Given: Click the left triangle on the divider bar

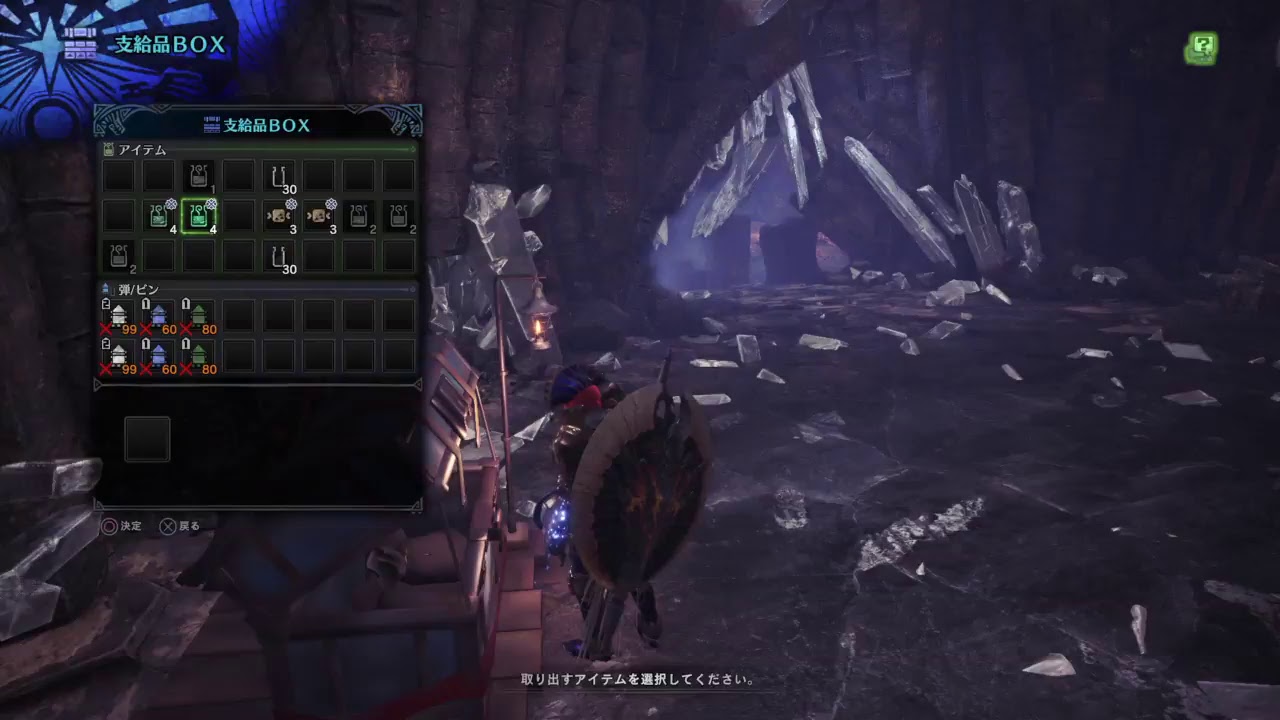Looking at the screenshot, I should [96, 384].
